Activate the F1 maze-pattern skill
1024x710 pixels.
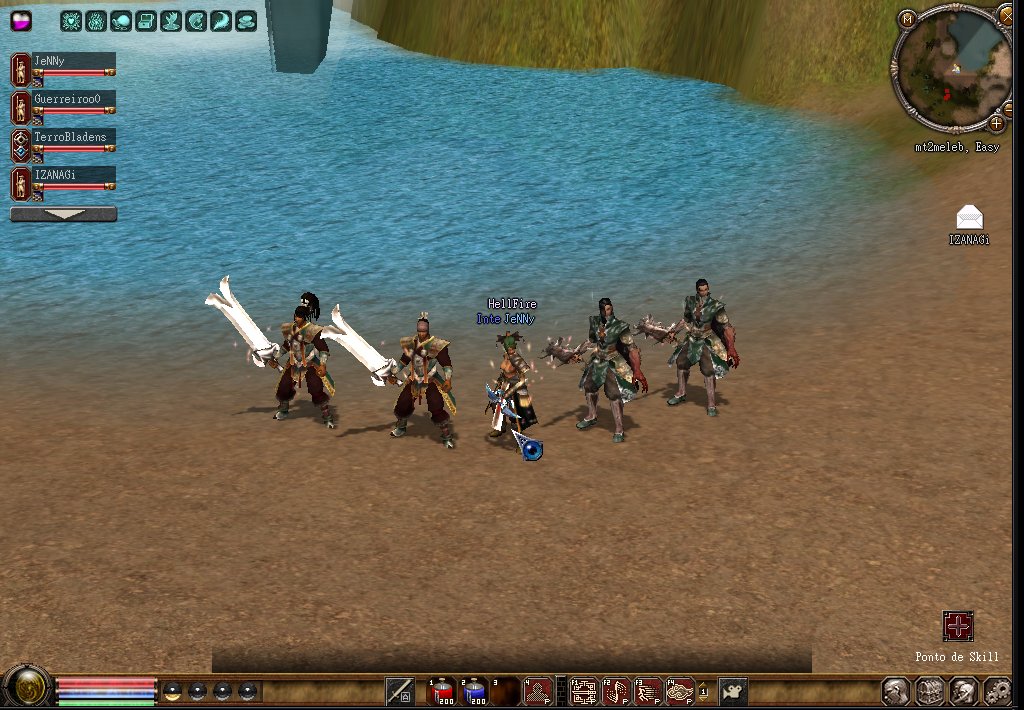click(583, 691)
